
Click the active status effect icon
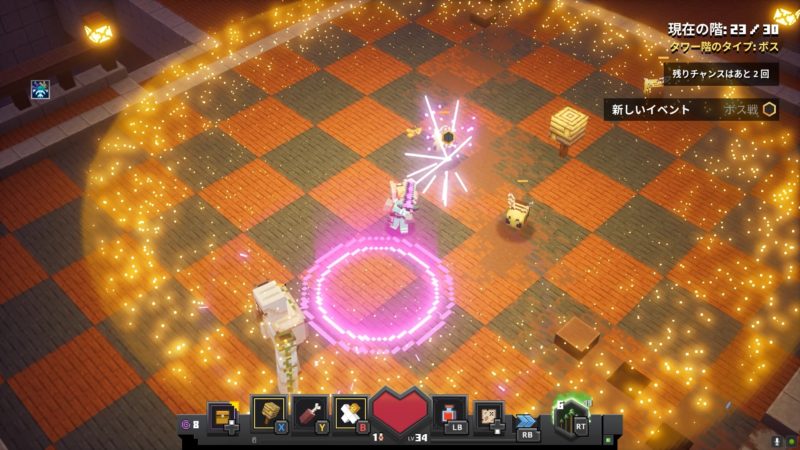point(41,90)
